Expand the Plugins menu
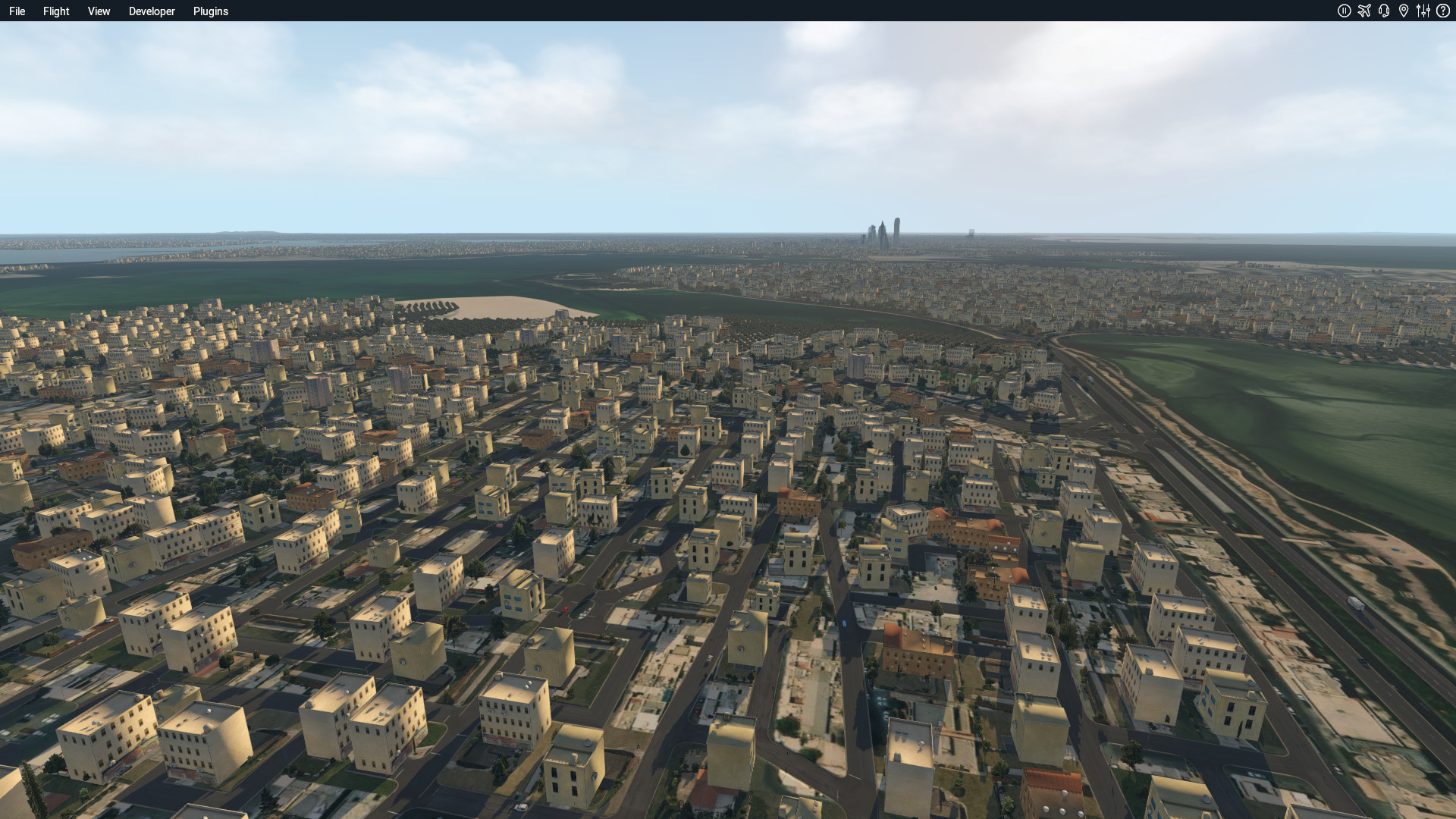 tap(211, 11)
